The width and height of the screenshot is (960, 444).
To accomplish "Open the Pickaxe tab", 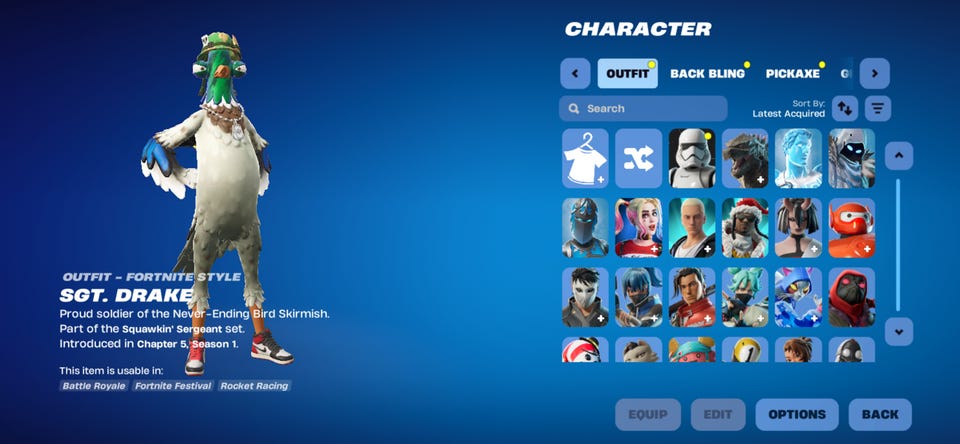I will (x=793, y=73).
